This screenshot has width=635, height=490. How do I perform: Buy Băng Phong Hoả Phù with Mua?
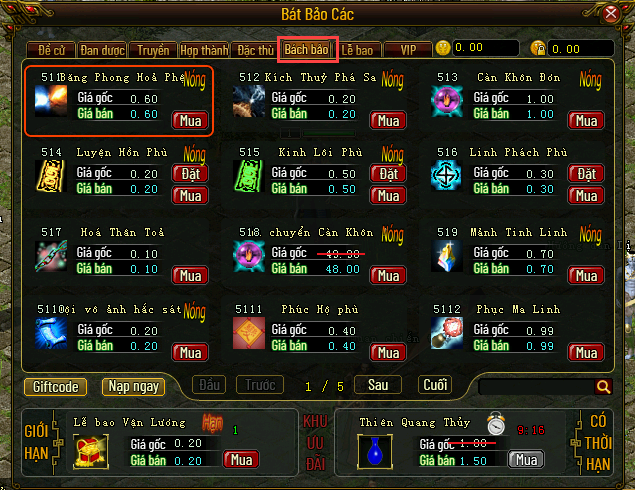click(190, 121)
